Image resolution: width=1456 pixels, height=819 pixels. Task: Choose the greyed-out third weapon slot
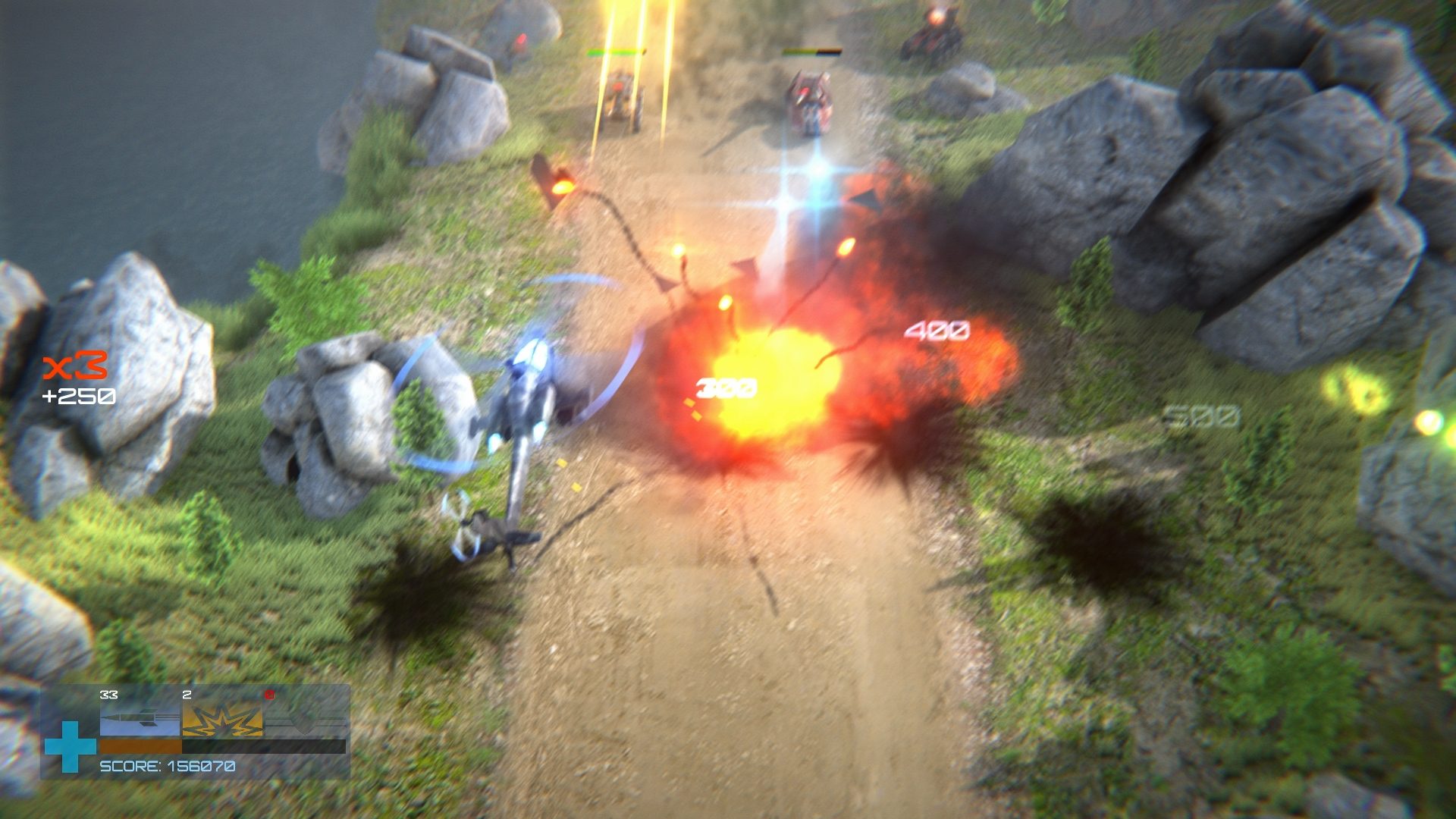point(305,719)
